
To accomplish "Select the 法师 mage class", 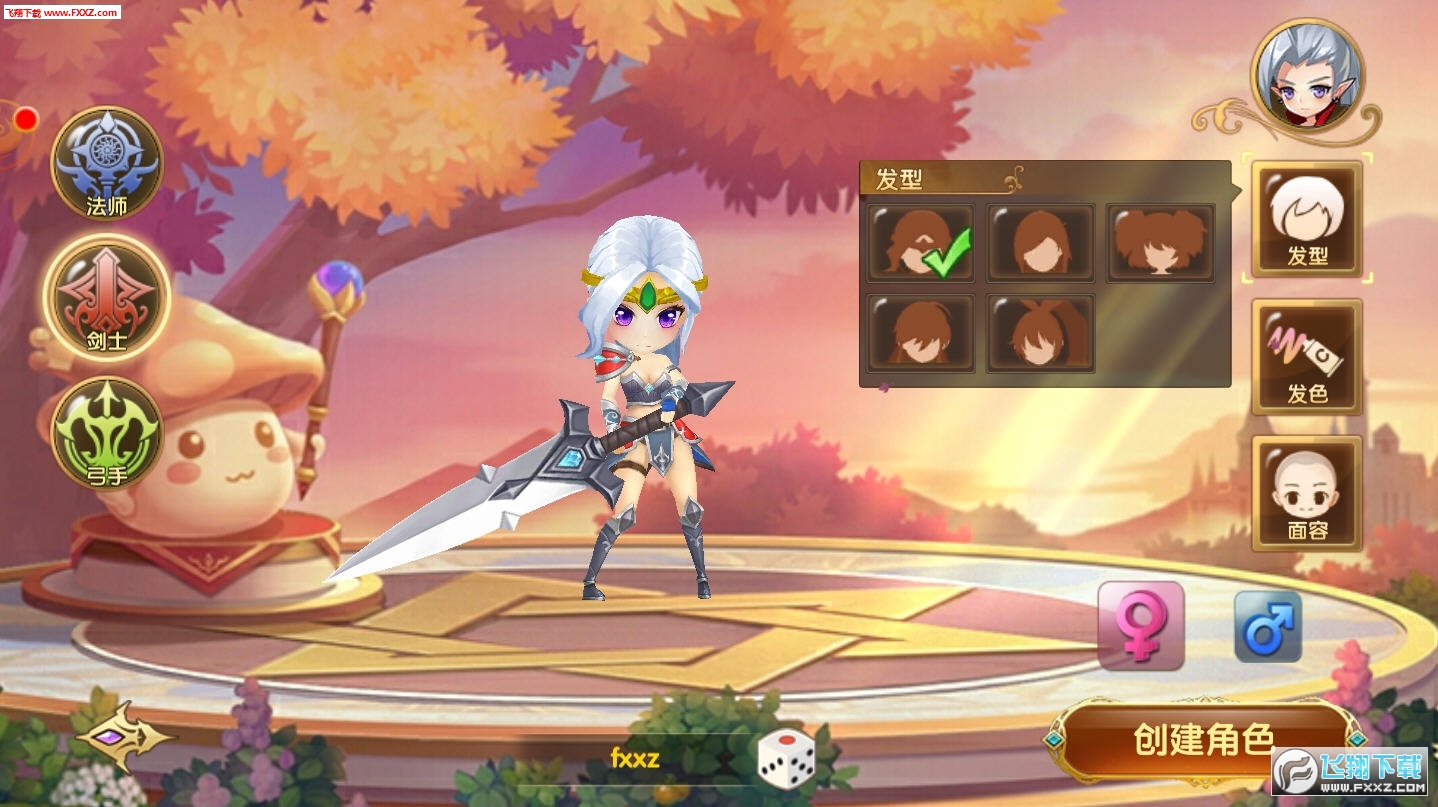I will click(x=107, y=163).
